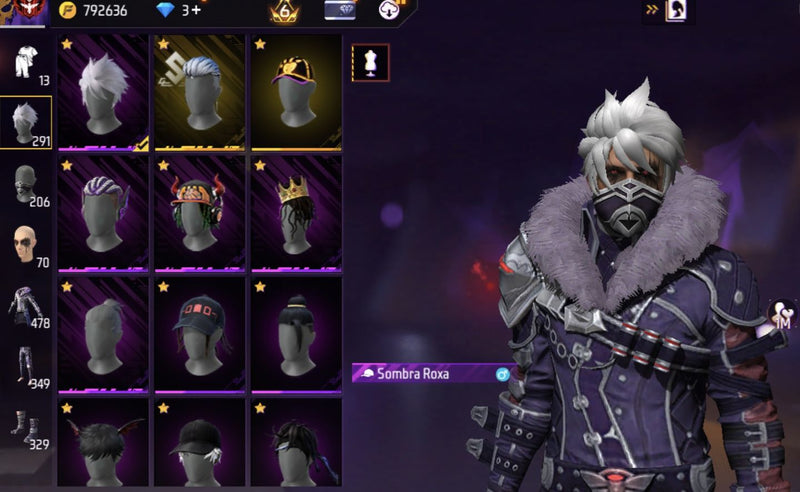
Task: Pick the black top-knot bun hairstyle
Action: 295,333
